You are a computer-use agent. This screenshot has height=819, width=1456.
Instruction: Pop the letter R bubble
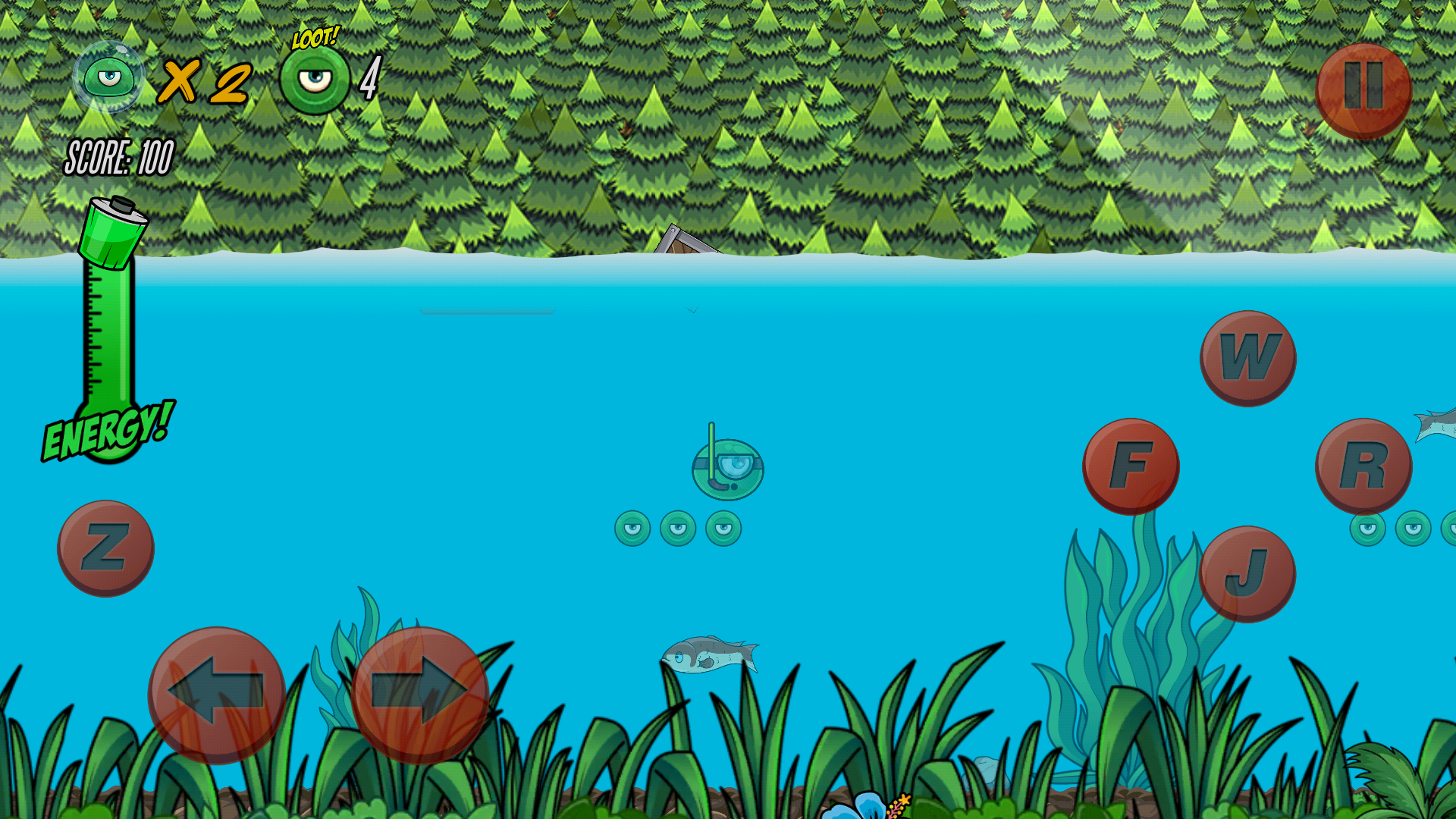[x=1365, y=463]
